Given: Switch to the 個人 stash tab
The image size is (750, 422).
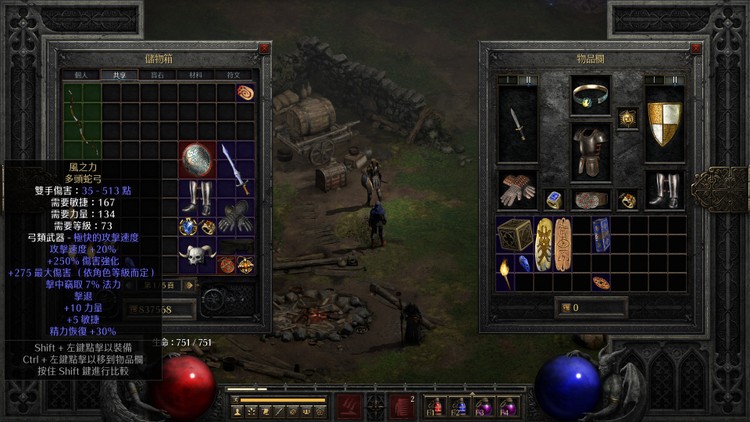Looking at the screenshot, I should coord(82,74).
